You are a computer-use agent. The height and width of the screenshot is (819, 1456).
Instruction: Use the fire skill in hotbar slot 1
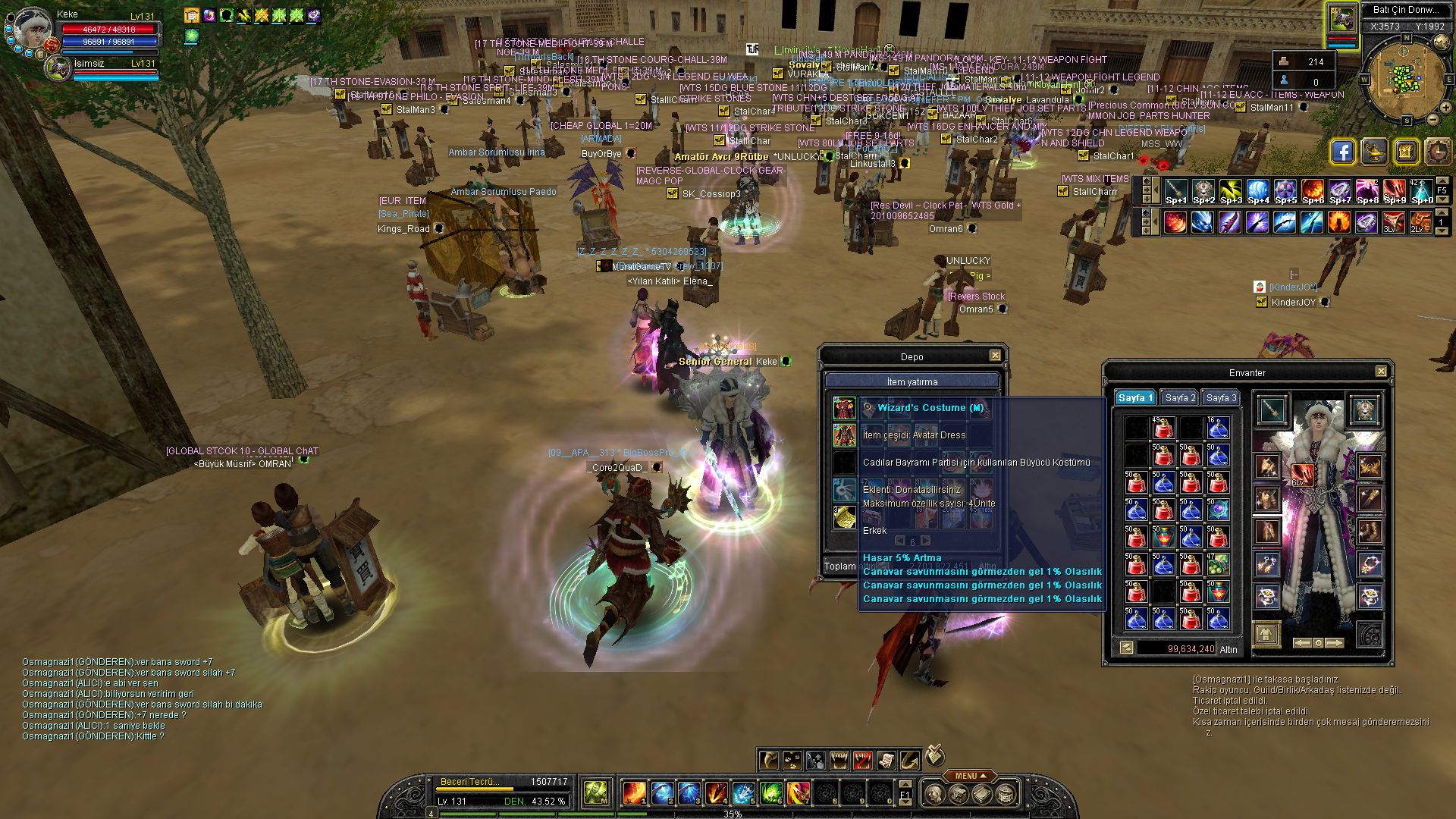pos(633,793)
